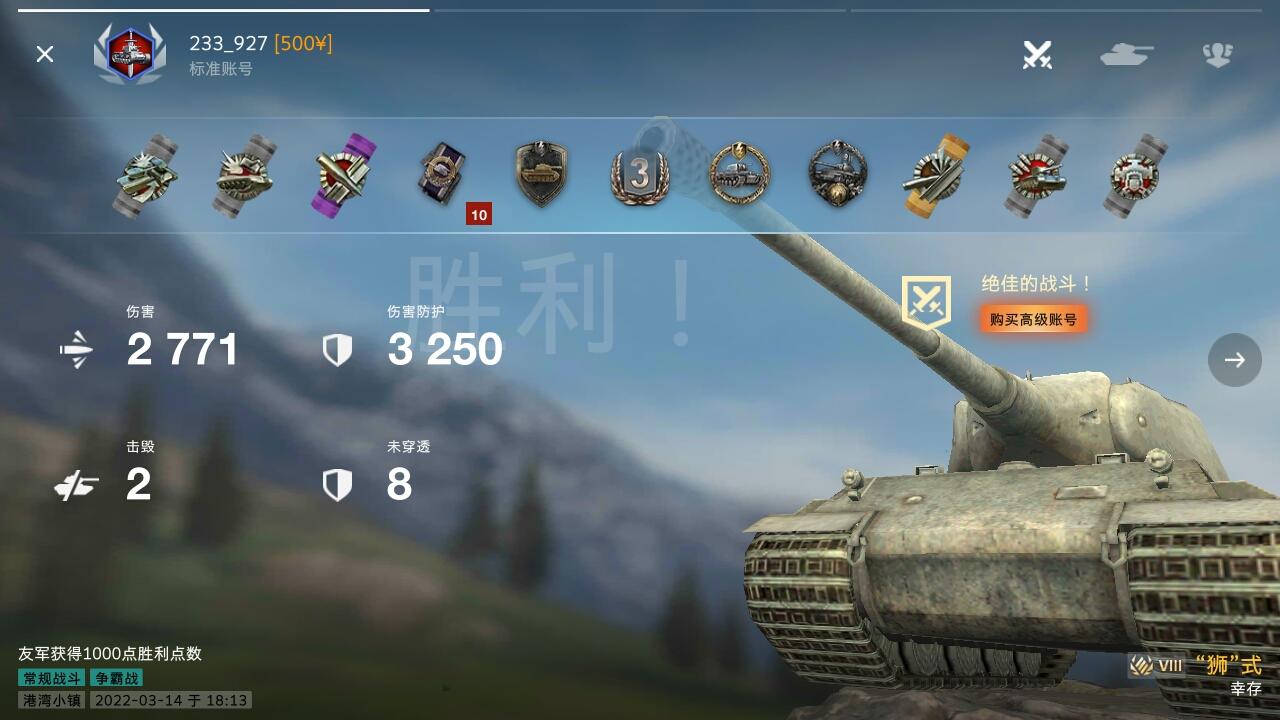This screenshot has width=1280, height=720.
Task: Click the shield icon beside 伤害防护
Action: [338, 350]
